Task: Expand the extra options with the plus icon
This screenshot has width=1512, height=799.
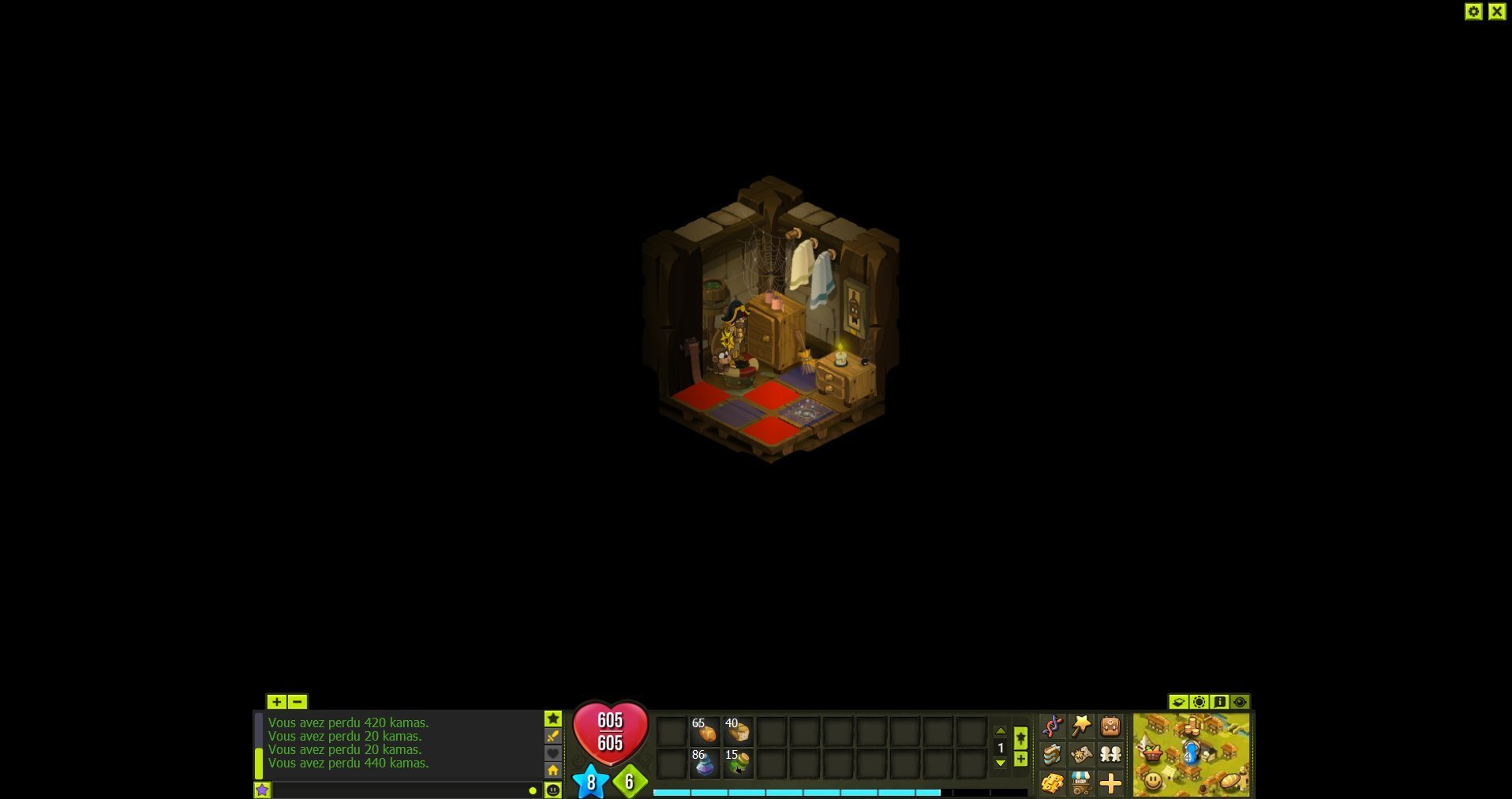Action: coord(1110,782)
